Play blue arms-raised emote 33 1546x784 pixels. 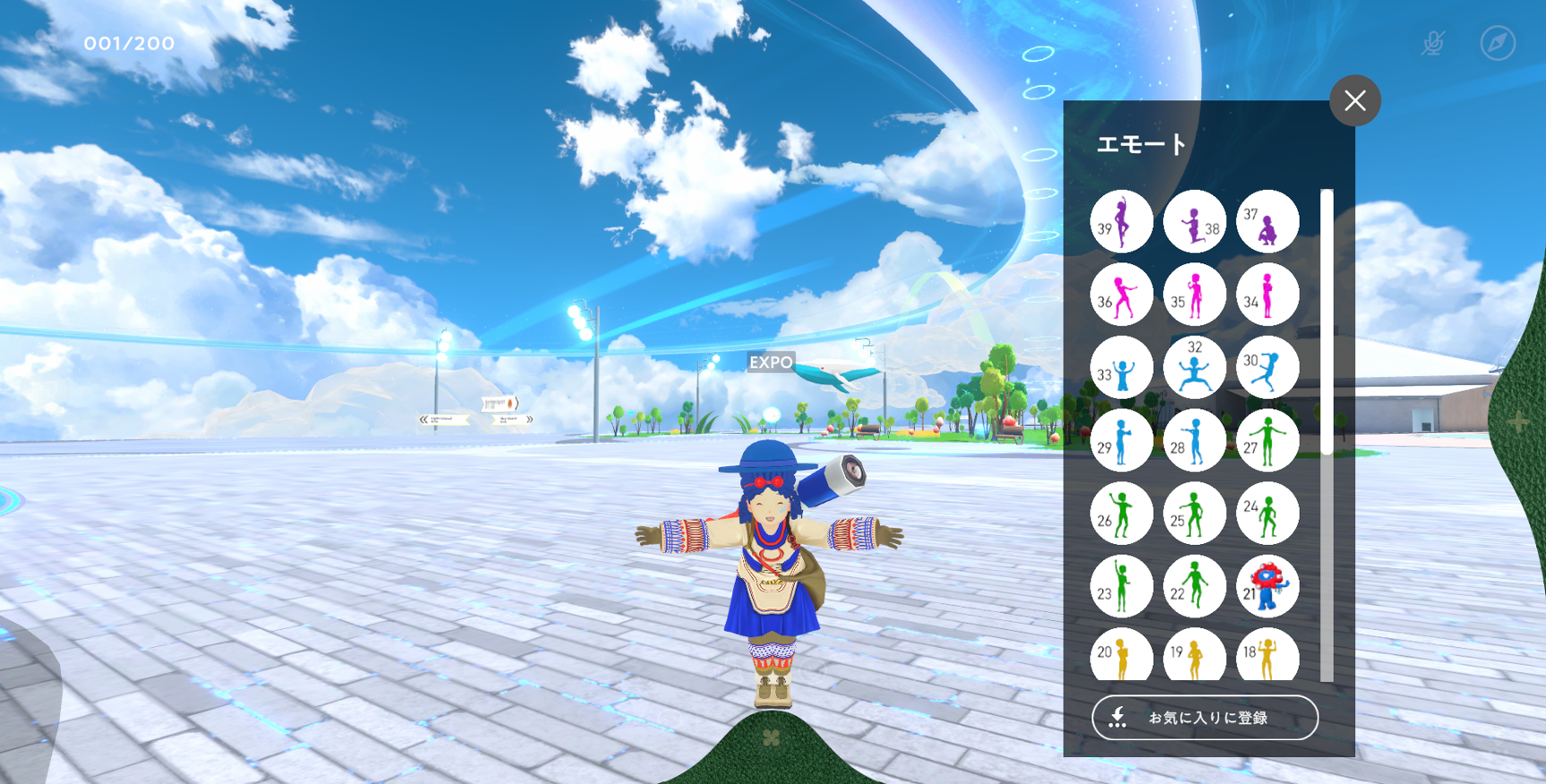pyautogui.click(x=1121, y=367)
